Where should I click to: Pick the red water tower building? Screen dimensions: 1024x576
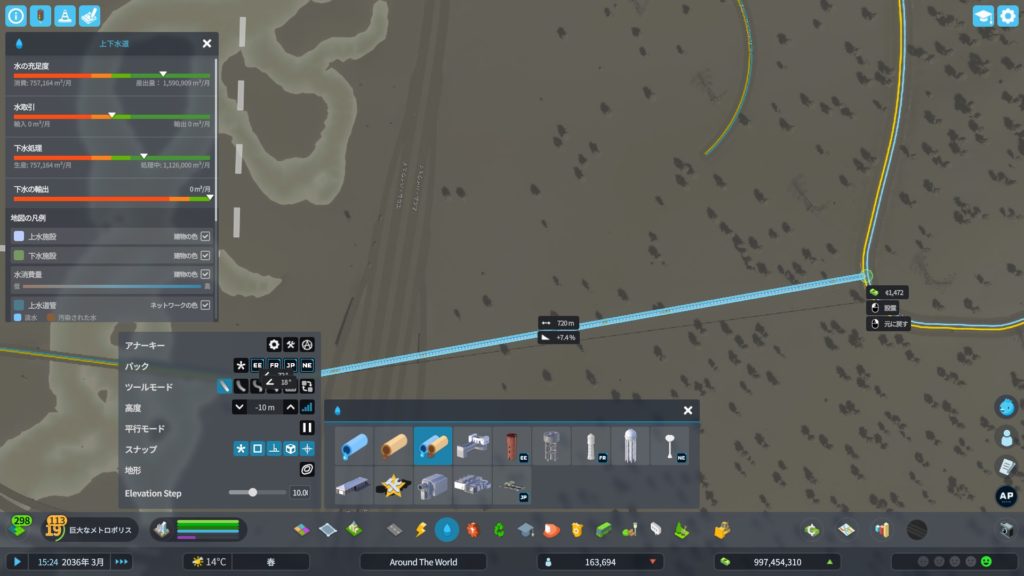pos(512,446)
